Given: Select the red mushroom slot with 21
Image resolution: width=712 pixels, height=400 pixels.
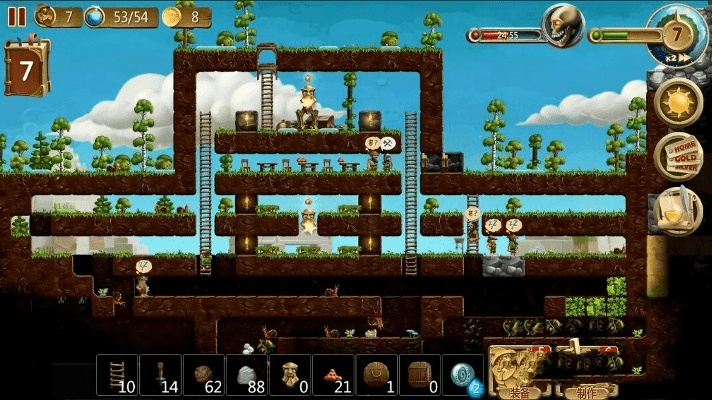Looking at the screenshot, I should (x=333, y=375).
